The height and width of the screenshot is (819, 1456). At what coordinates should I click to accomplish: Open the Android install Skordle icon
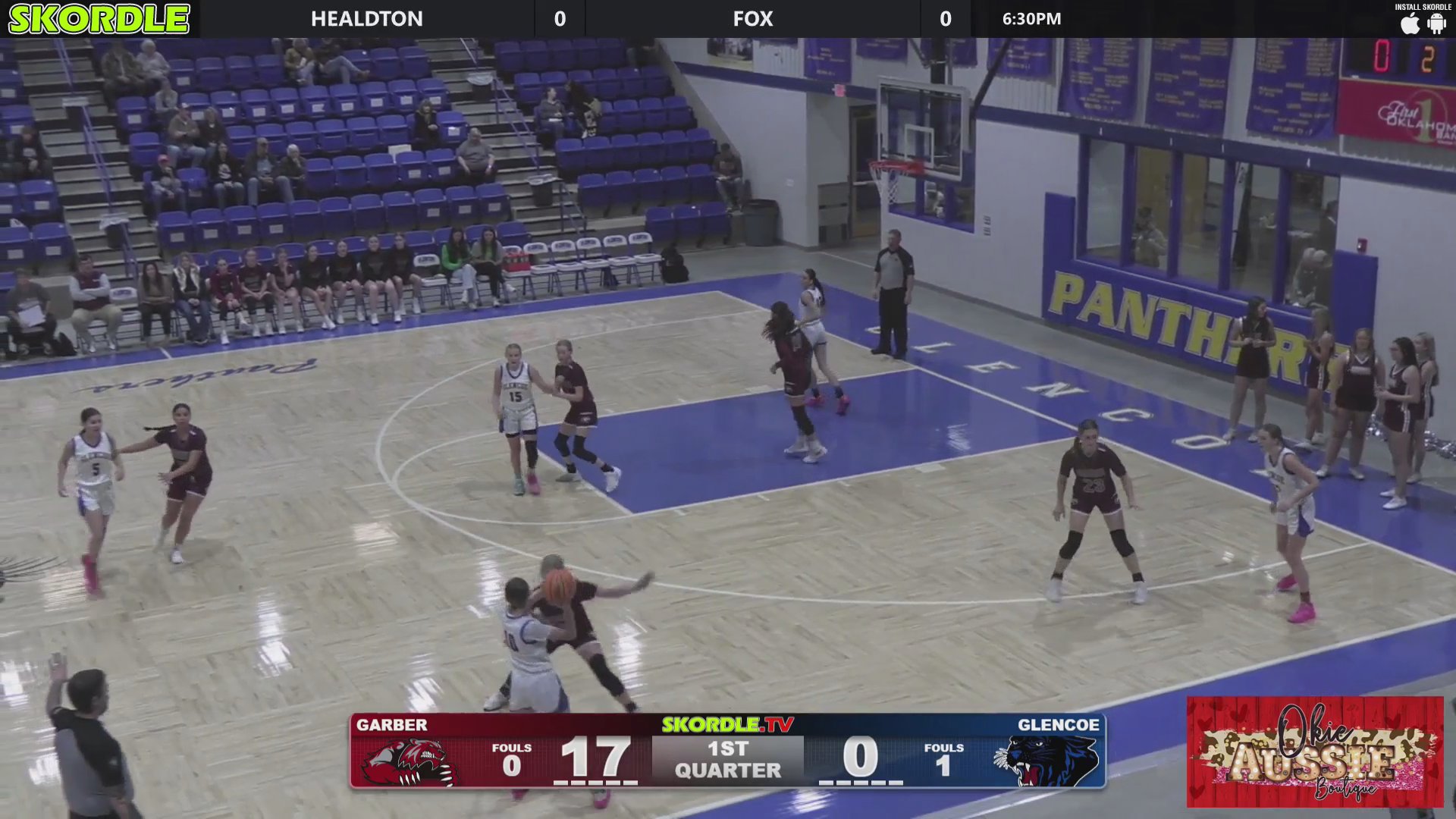click(1436, 24)
